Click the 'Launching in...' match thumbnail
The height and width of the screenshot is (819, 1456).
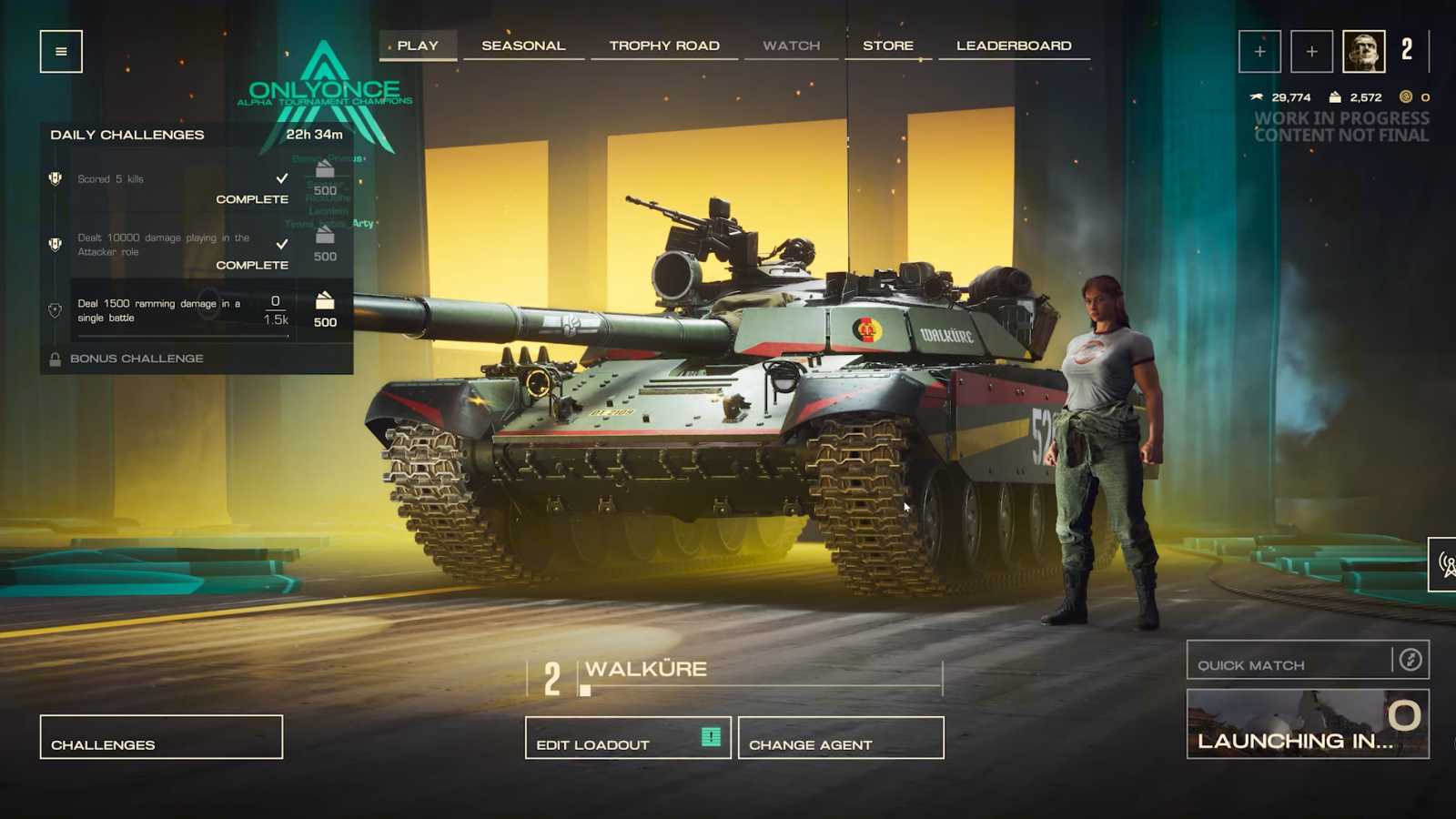(x=1308, y=723)
